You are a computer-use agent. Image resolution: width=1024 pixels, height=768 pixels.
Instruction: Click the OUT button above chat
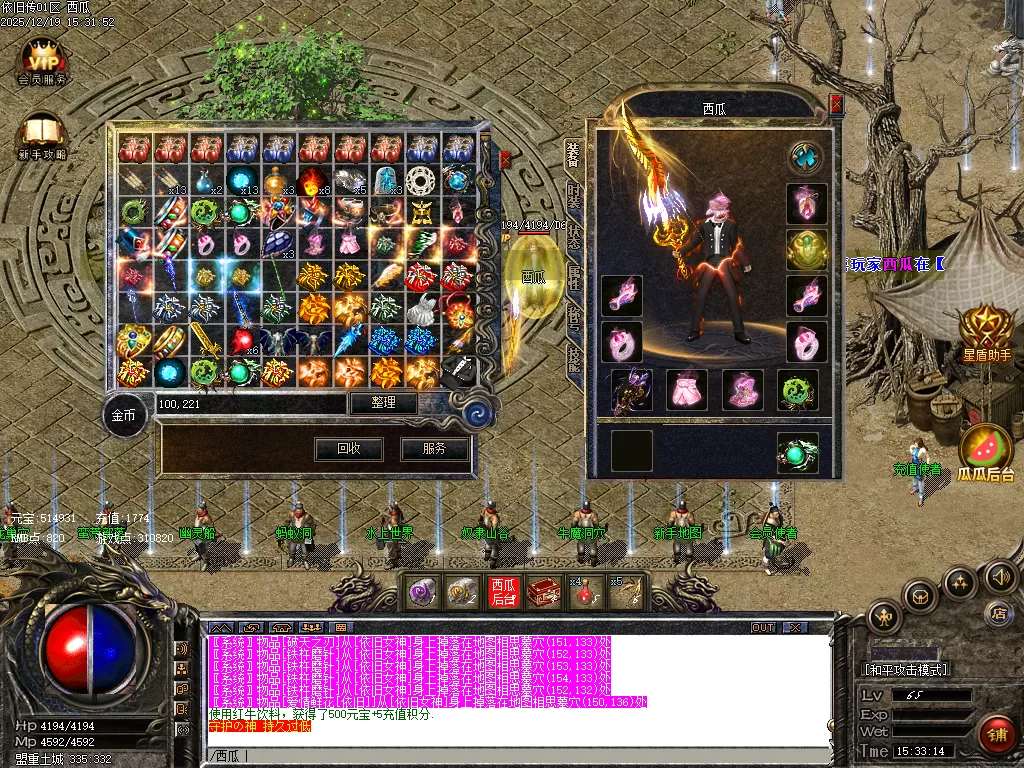click(x=763, y=627)
